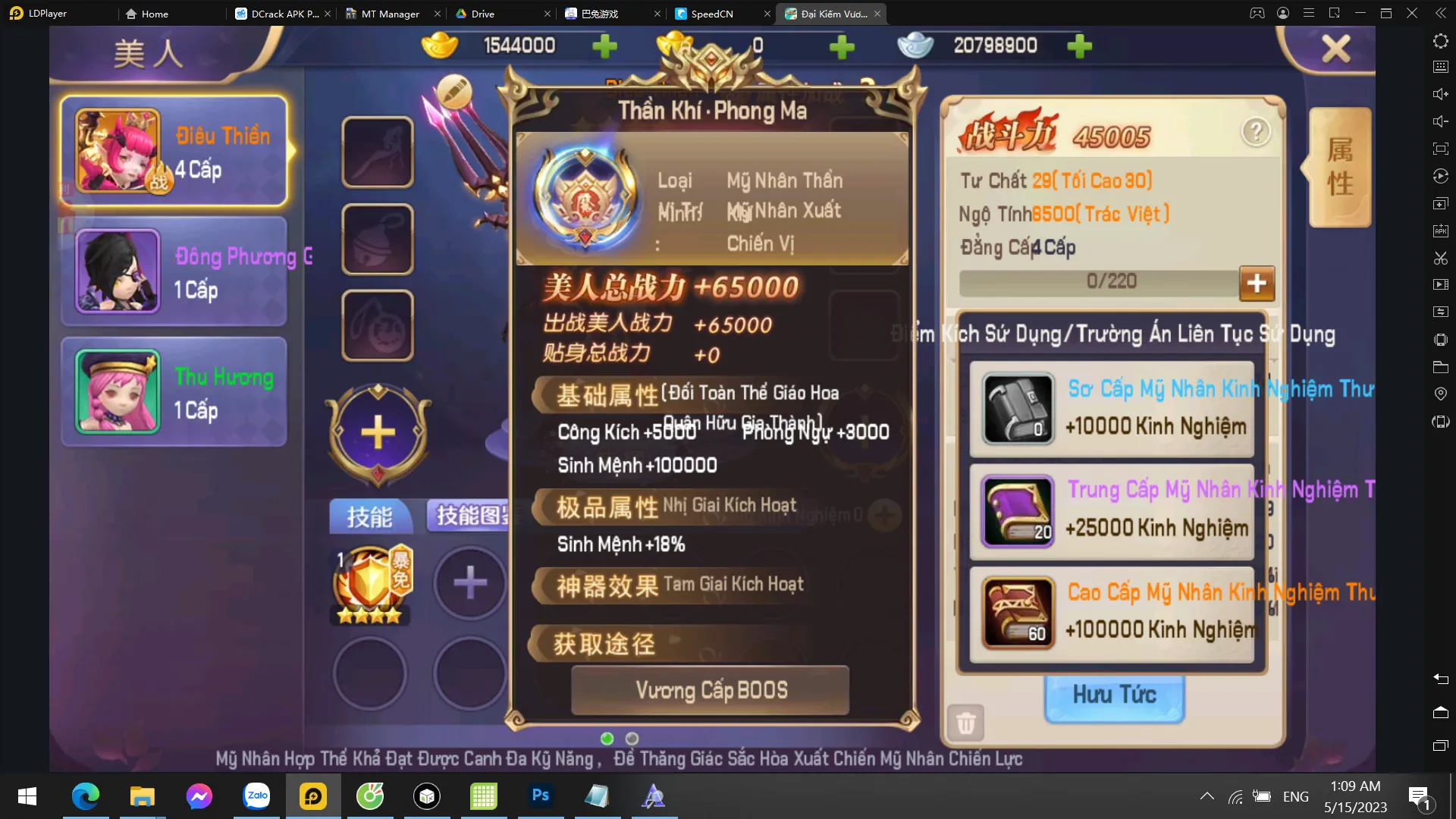Click the green plus beside gold 1544000
Image resolution: width=1456 pixels, height=819 pixels.
[x=603, y=46]
